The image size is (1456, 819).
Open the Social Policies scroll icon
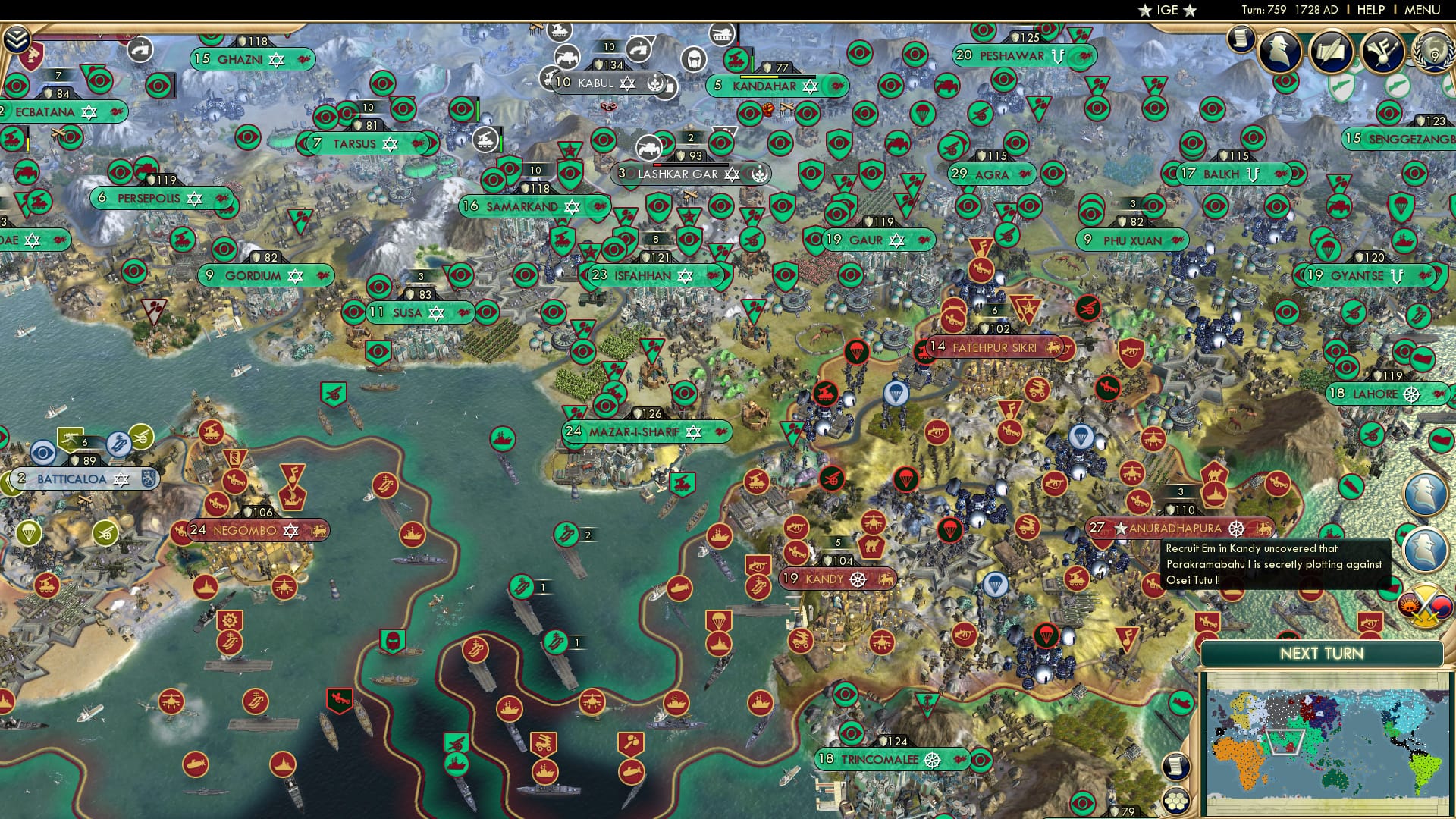(1332, 51)
